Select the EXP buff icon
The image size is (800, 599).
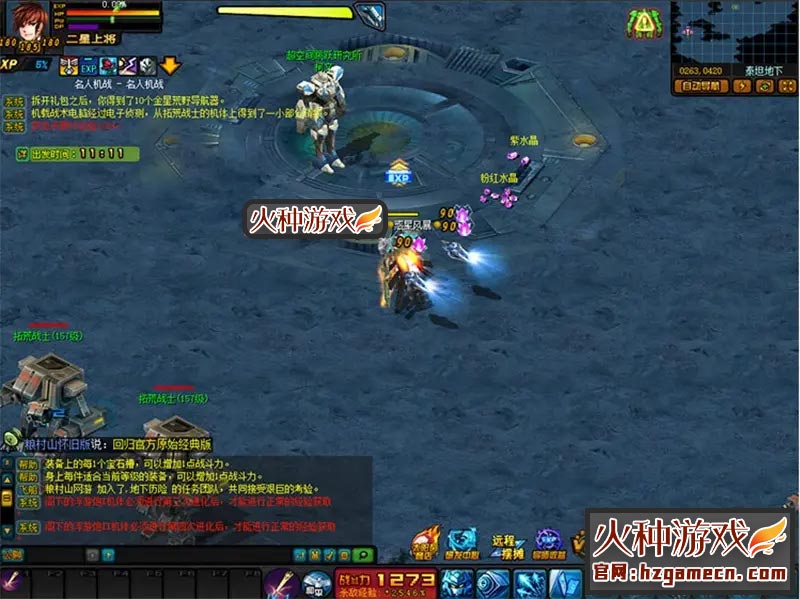point(88,66)
